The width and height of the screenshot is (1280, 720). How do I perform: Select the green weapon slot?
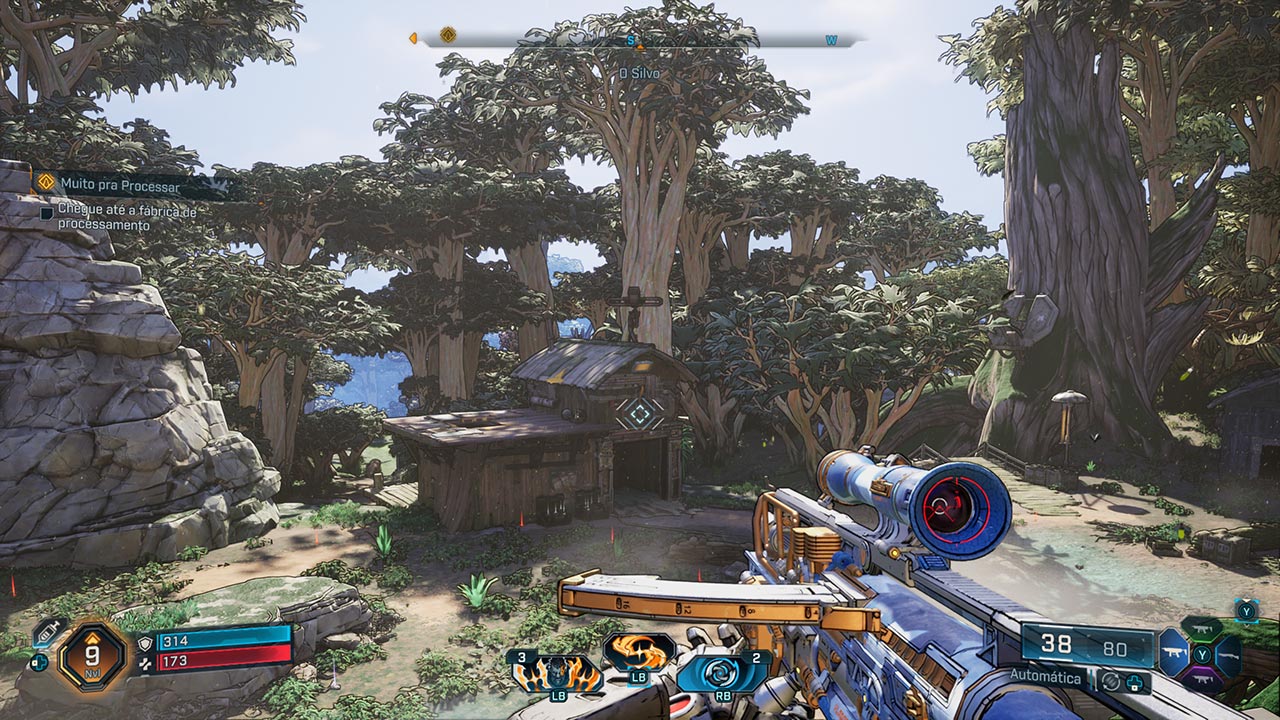1201,631
